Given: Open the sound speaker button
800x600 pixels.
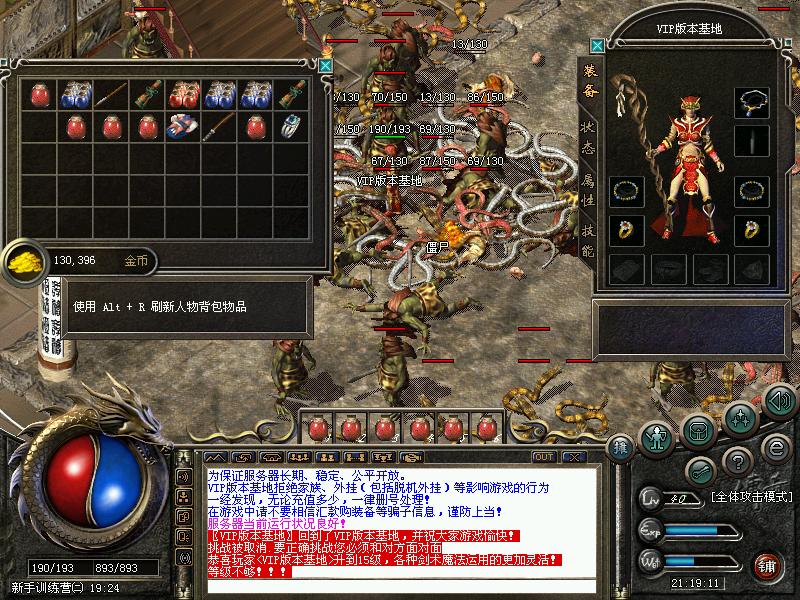Looking at the screenshot, I should tap(779, 402).
